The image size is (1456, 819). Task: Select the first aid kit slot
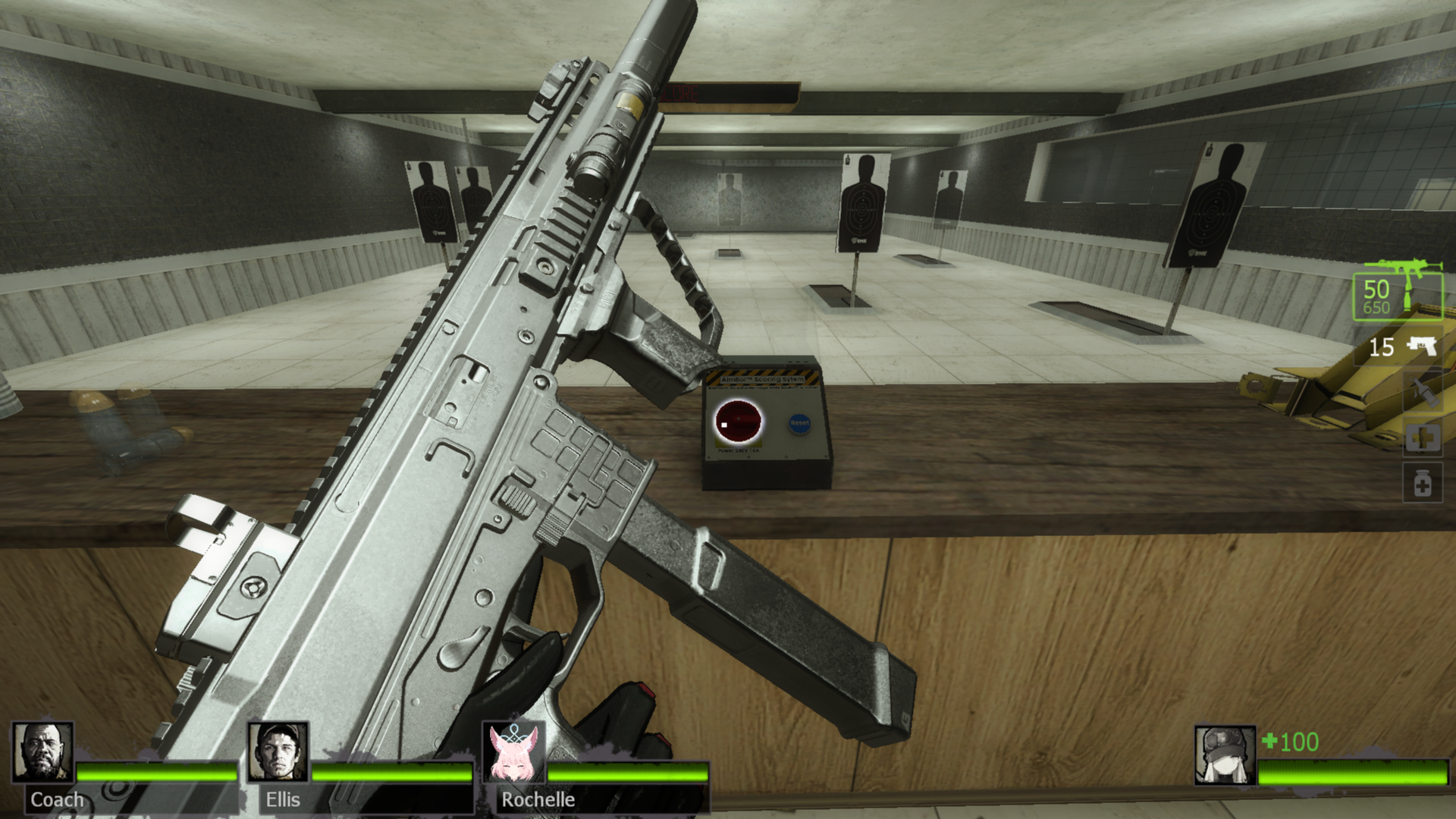pyautogui.click(x=1423, y=438)
